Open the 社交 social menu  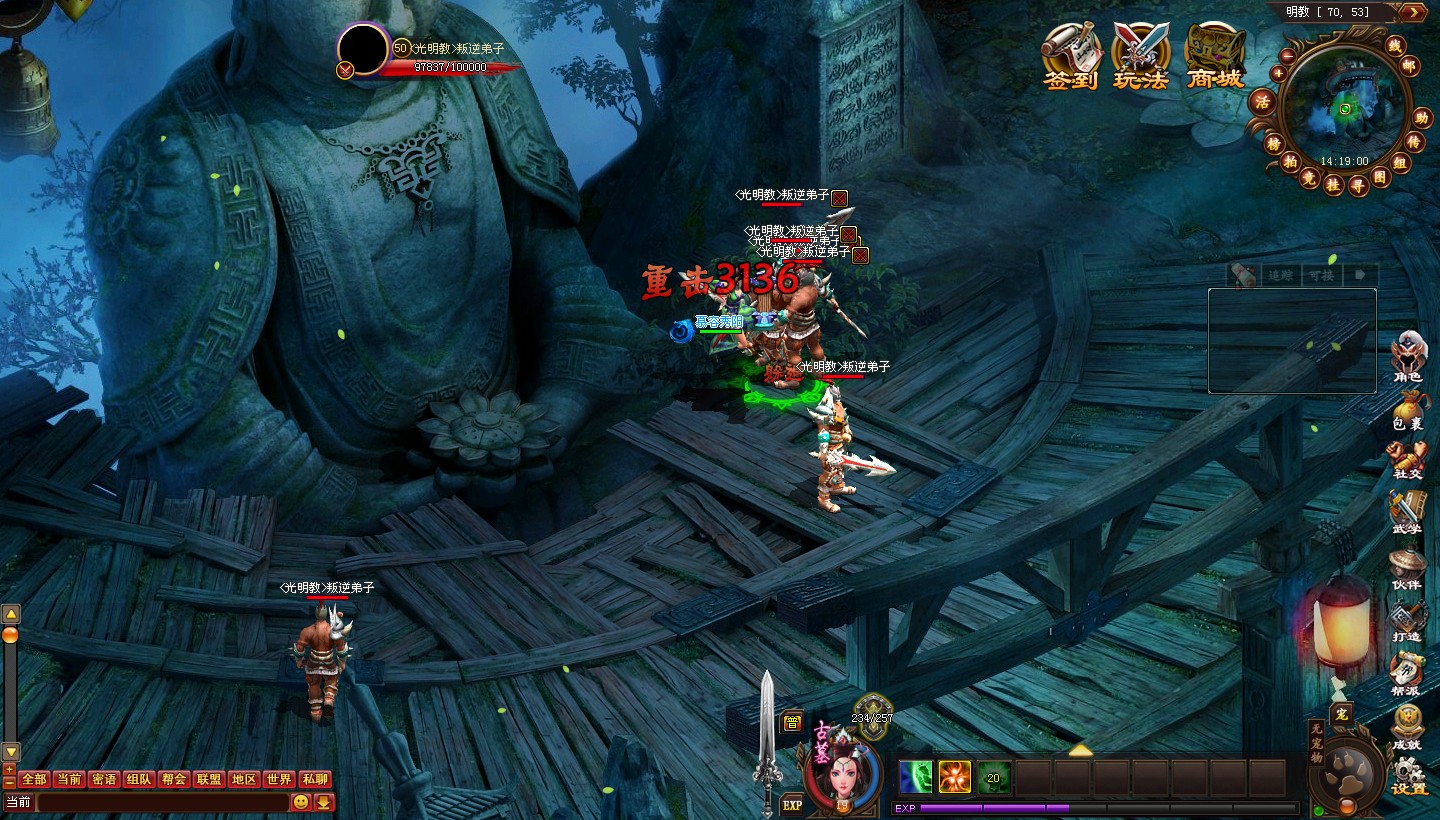(1408, 460)
